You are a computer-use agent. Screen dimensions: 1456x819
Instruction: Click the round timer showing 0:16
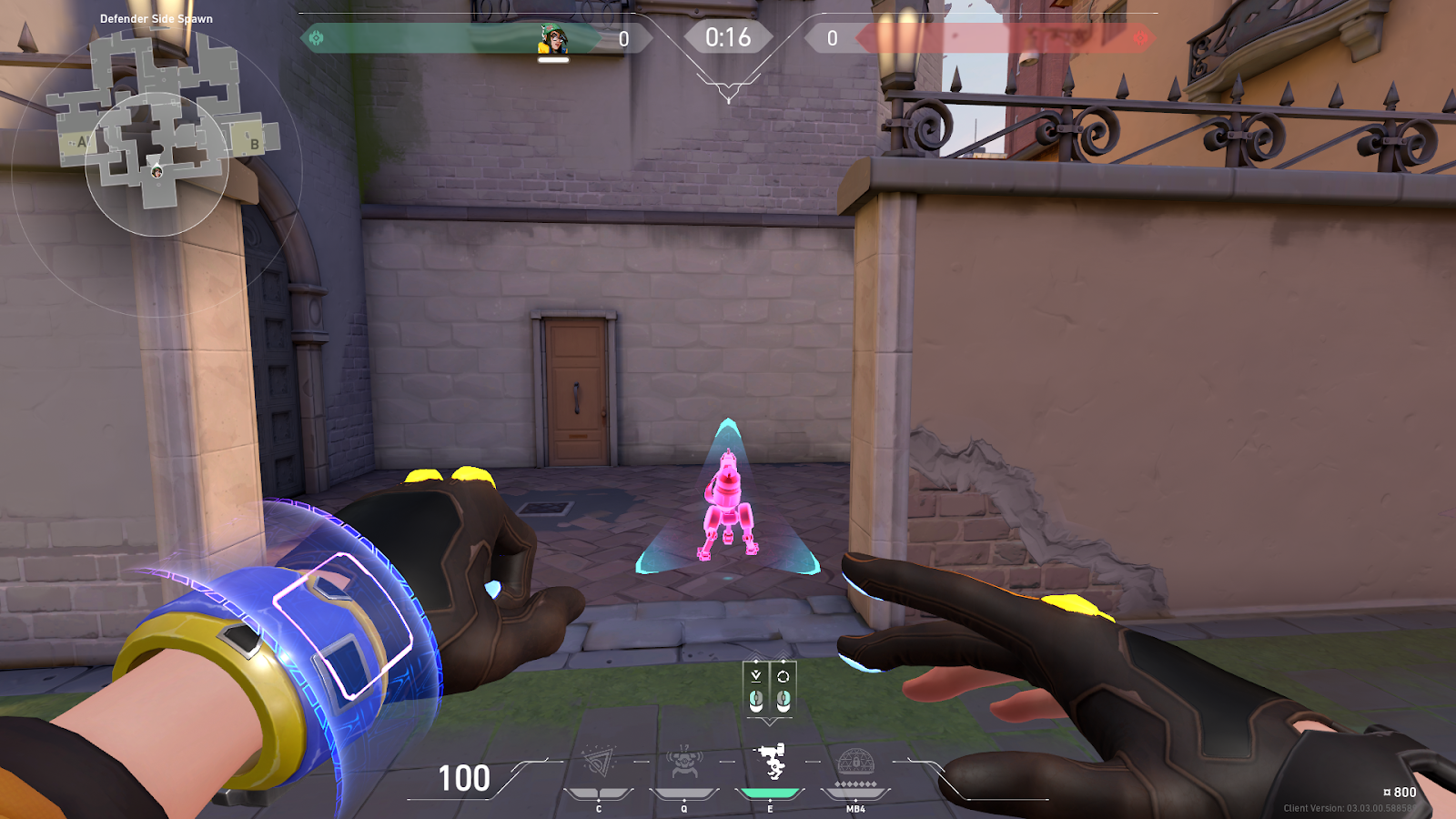click(x=728, y=36)
